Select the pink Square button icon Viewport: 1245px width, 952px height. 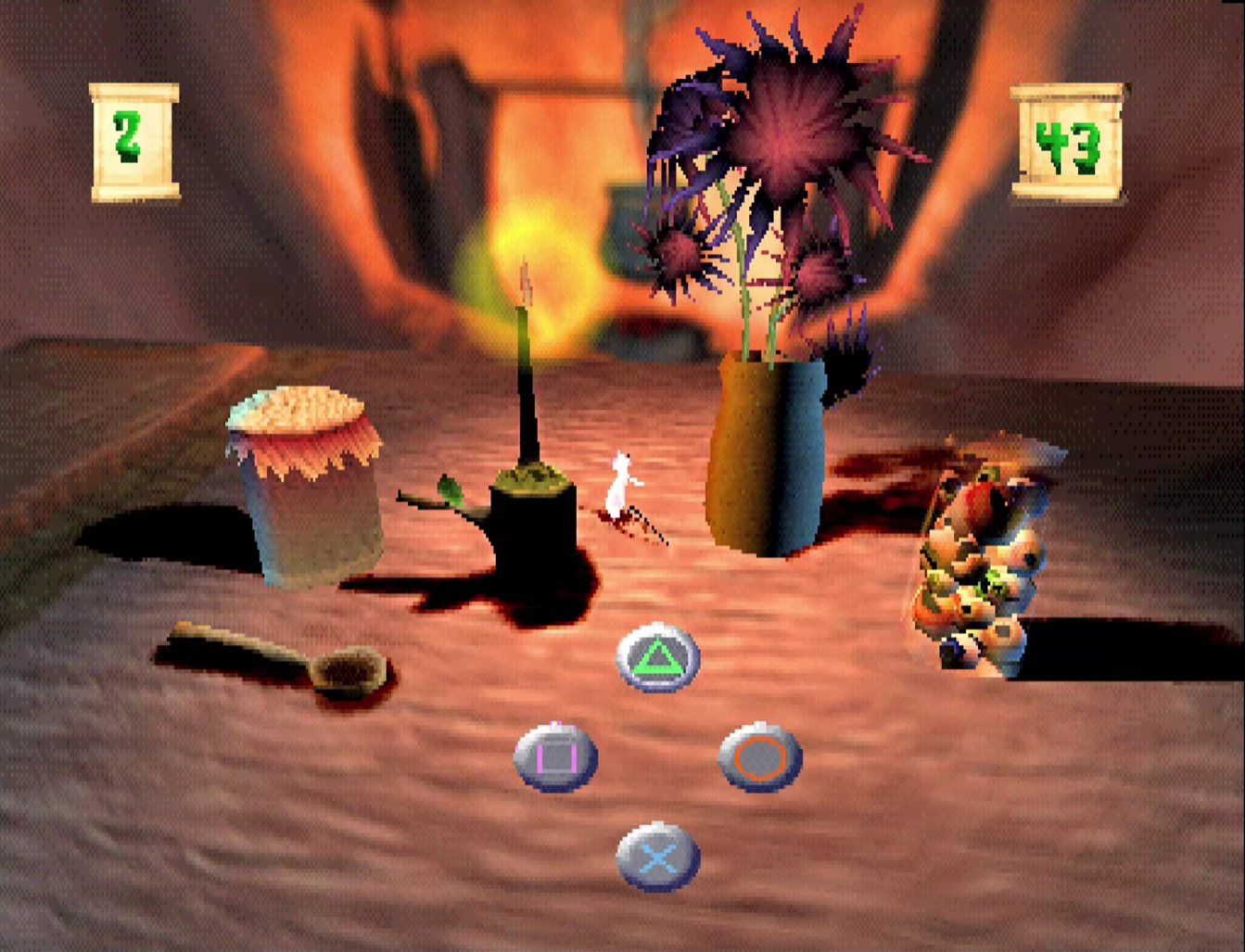click(x=554, y=755)
